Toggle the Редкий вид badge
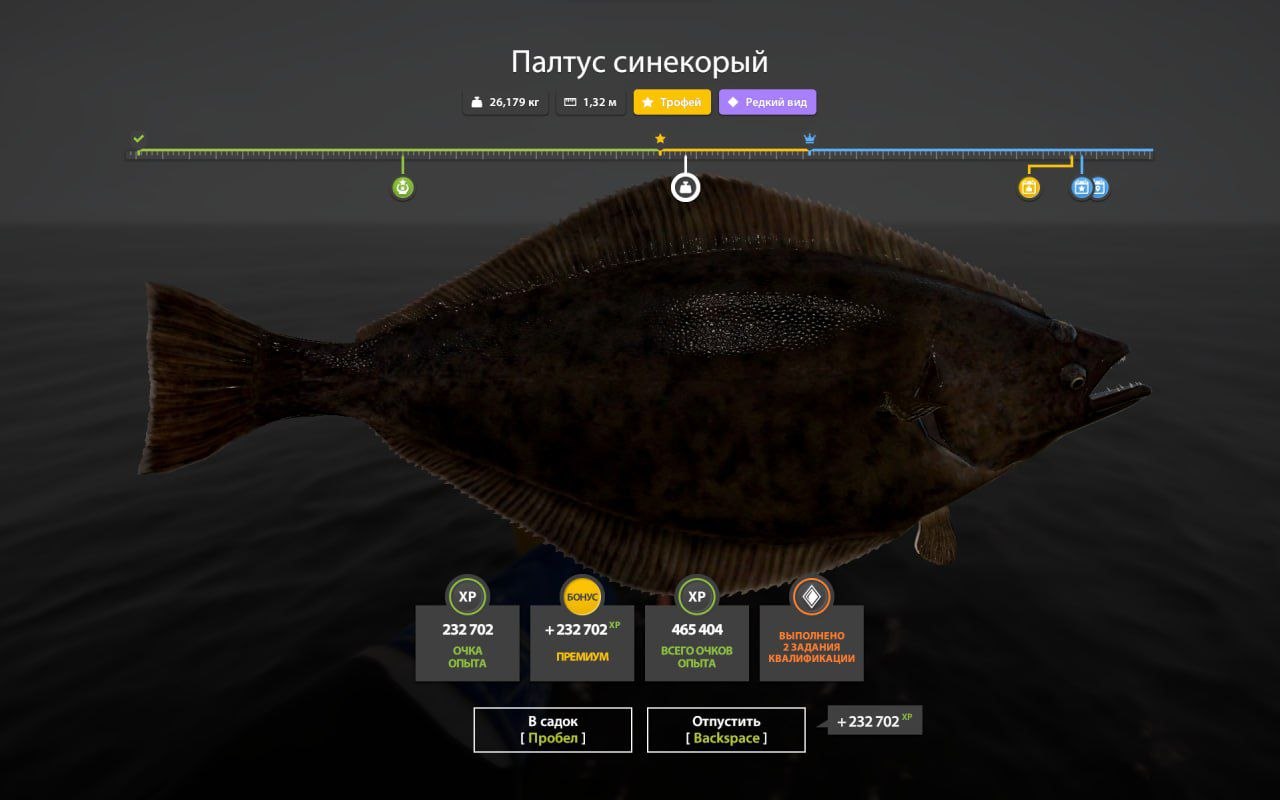The image size is (1280, 800). [x=767, y=101]
